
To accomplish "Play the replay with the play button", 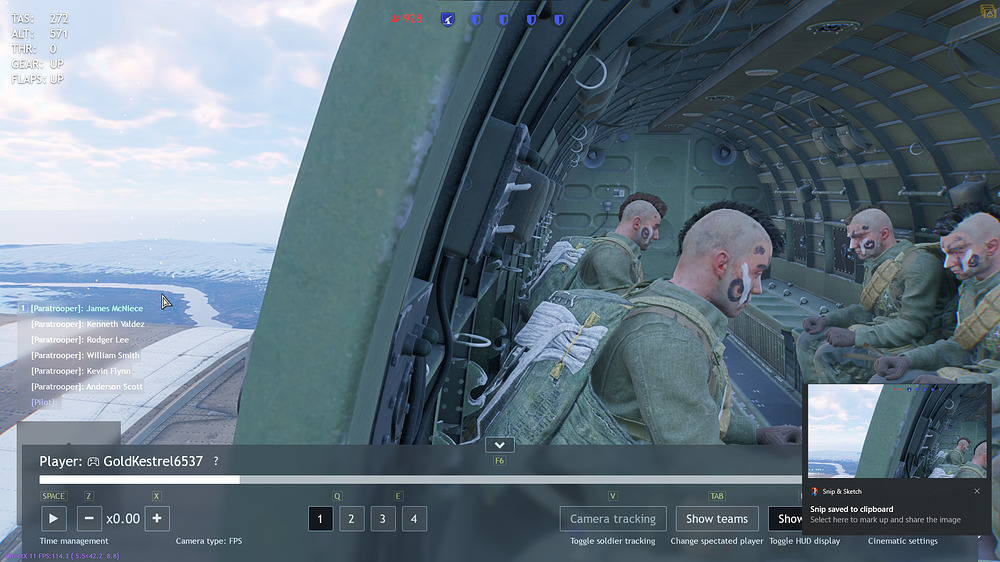I will 53,518.
